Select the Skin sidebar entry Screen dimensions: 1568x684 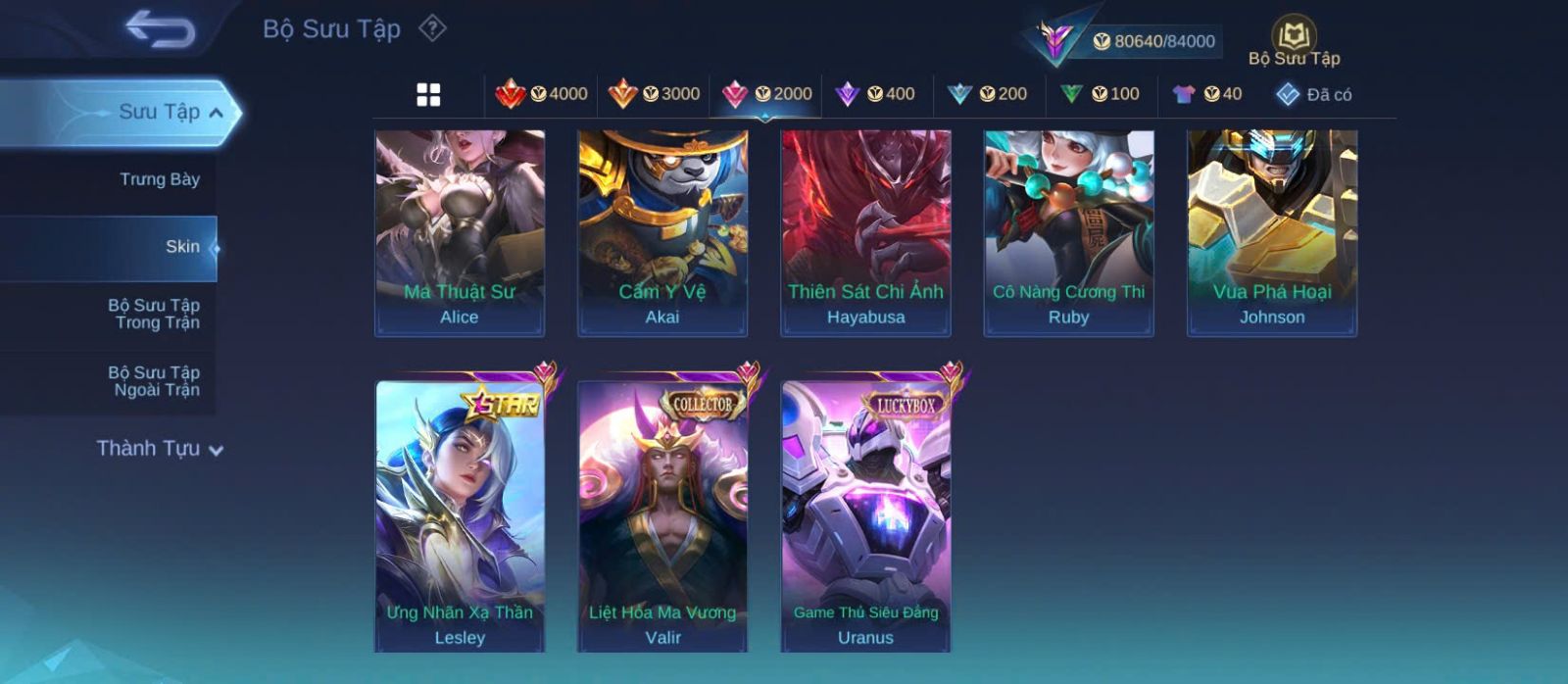(181, 247)
